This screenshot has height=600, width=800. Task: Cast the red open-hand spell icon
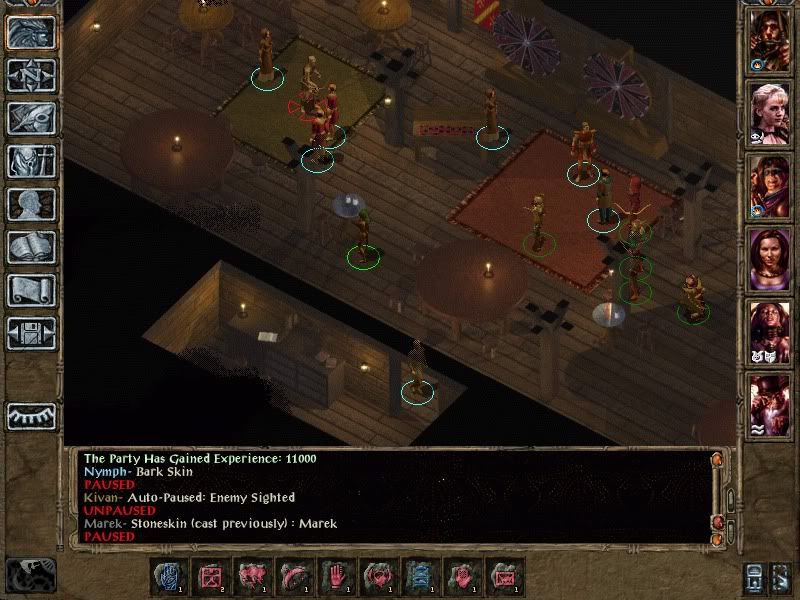click(335, 576)
